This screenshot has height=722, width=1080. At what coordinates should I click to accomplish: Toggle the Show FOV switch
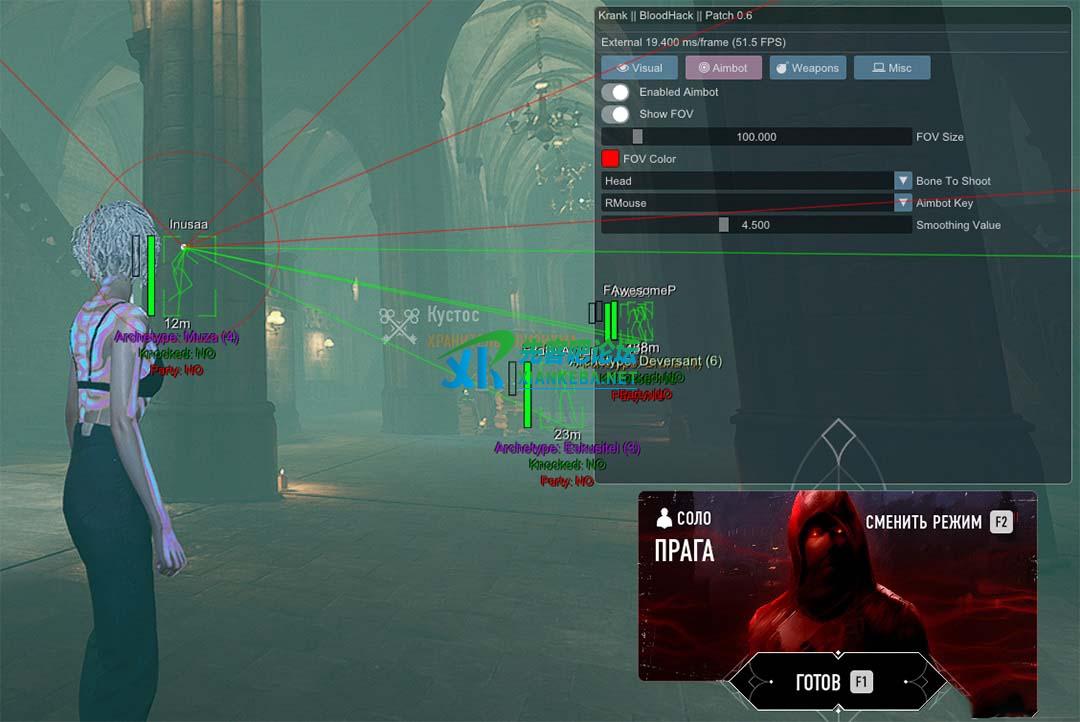(x=615, y=114)
